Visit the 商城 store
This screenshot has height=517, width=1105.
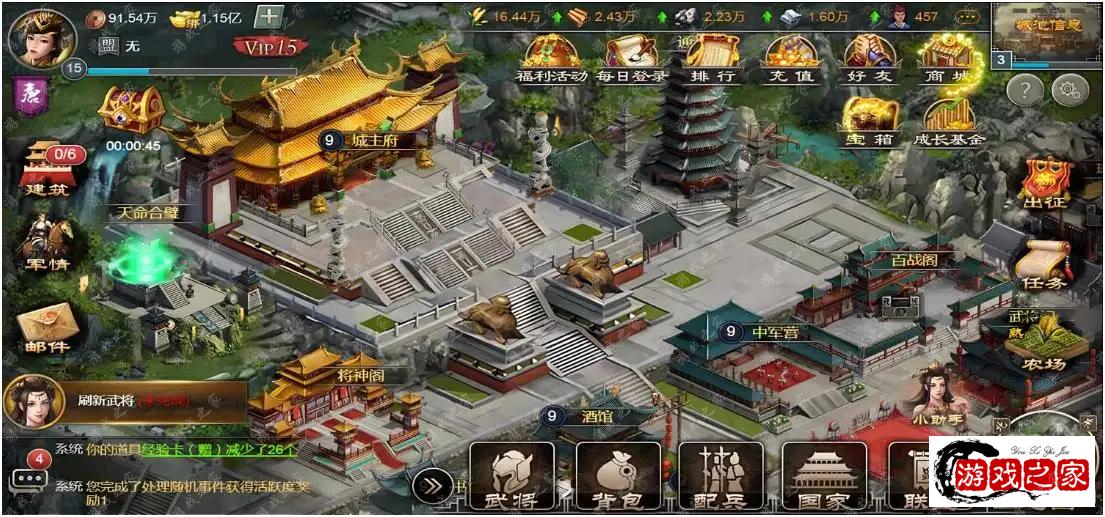(x=948, y=59)
